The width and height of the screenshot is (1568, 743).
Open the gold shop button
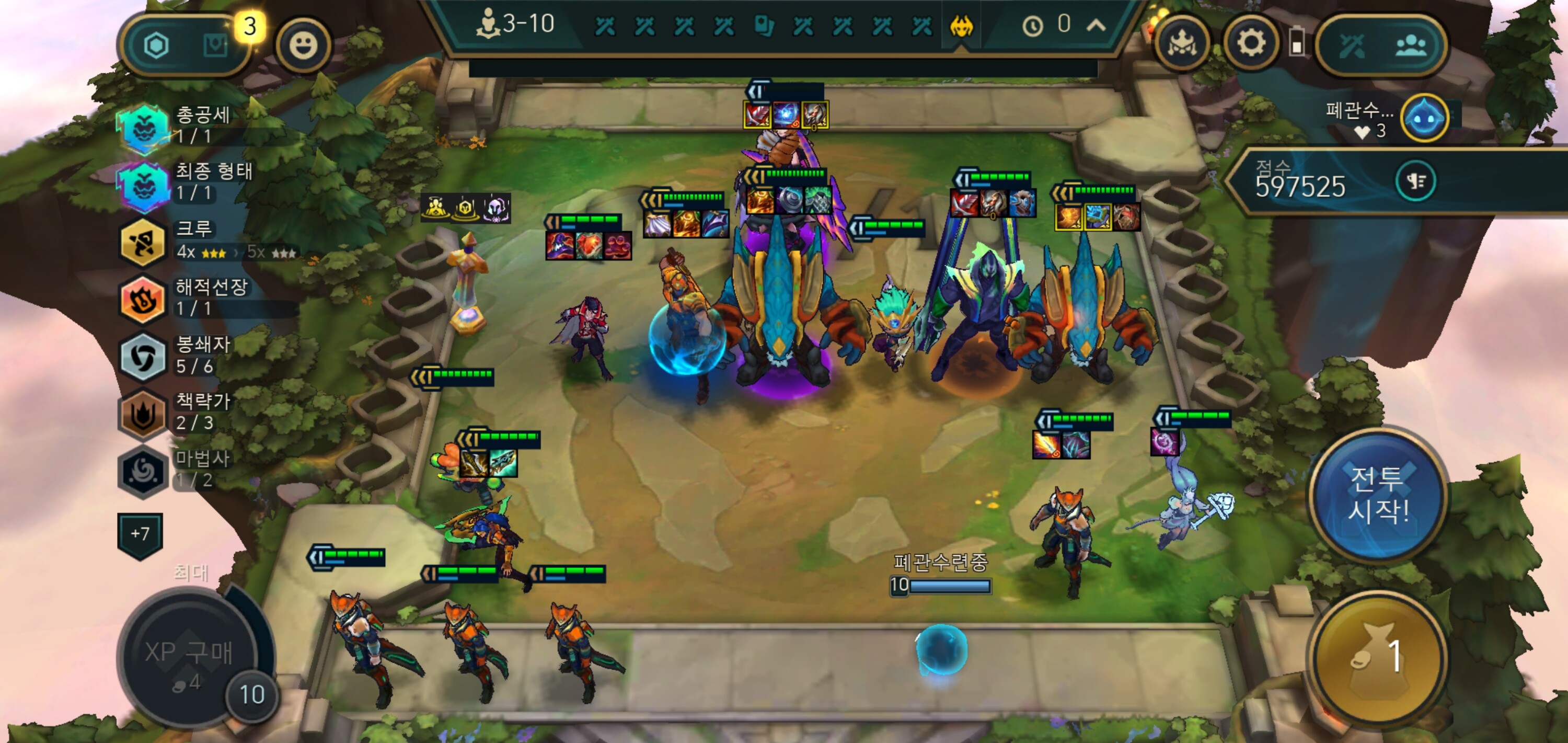click(x=1377, y=658)
